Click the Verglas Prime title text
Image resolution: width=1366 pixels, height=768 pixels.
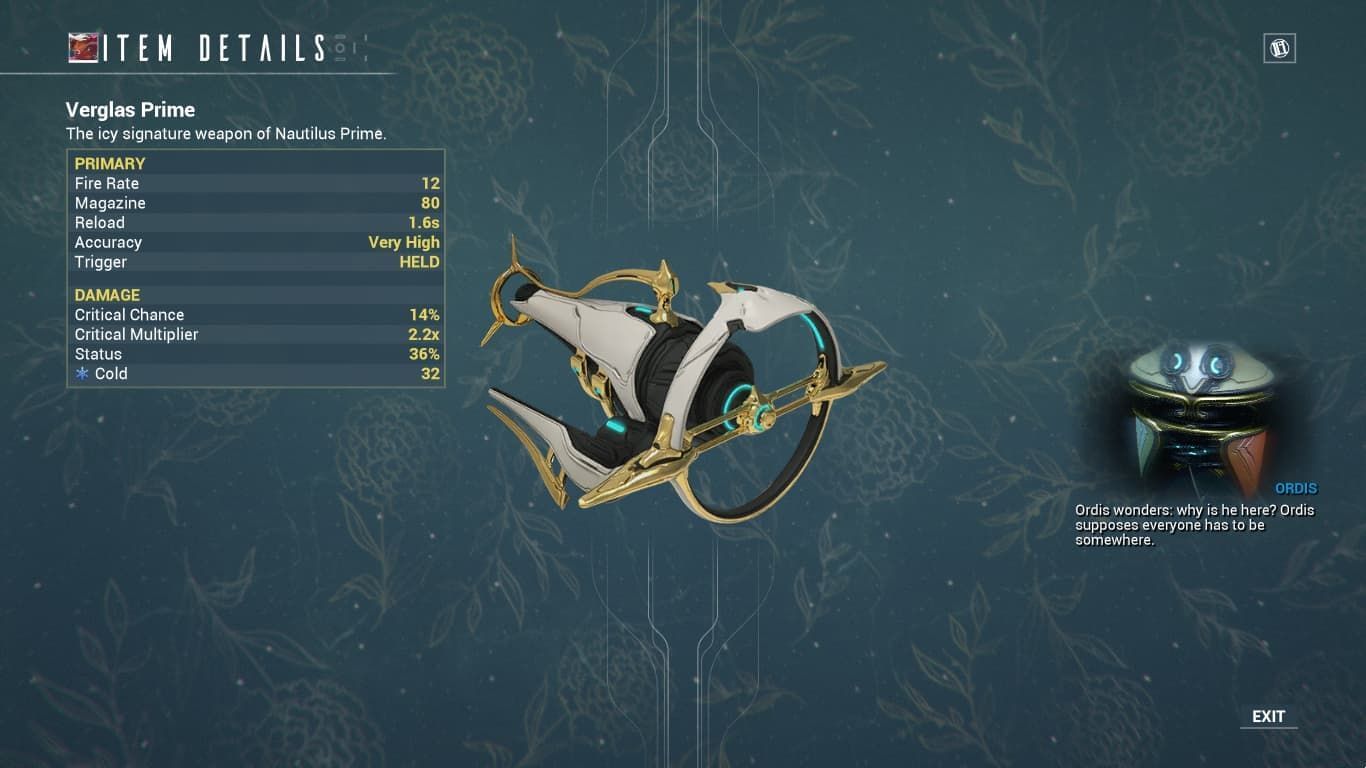pos(130,110)
